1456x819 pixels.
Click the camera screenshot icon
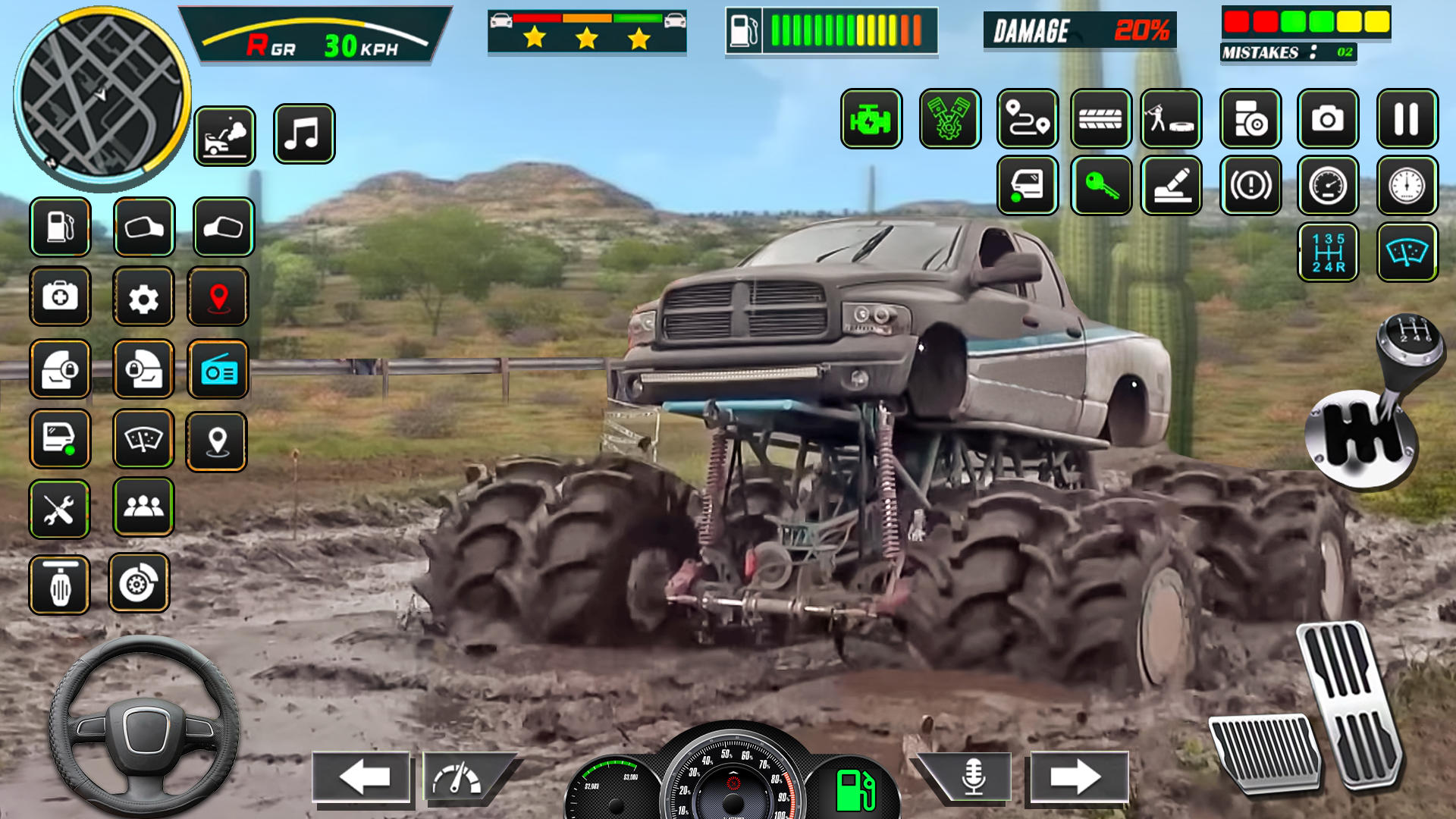click(1327, 118)
